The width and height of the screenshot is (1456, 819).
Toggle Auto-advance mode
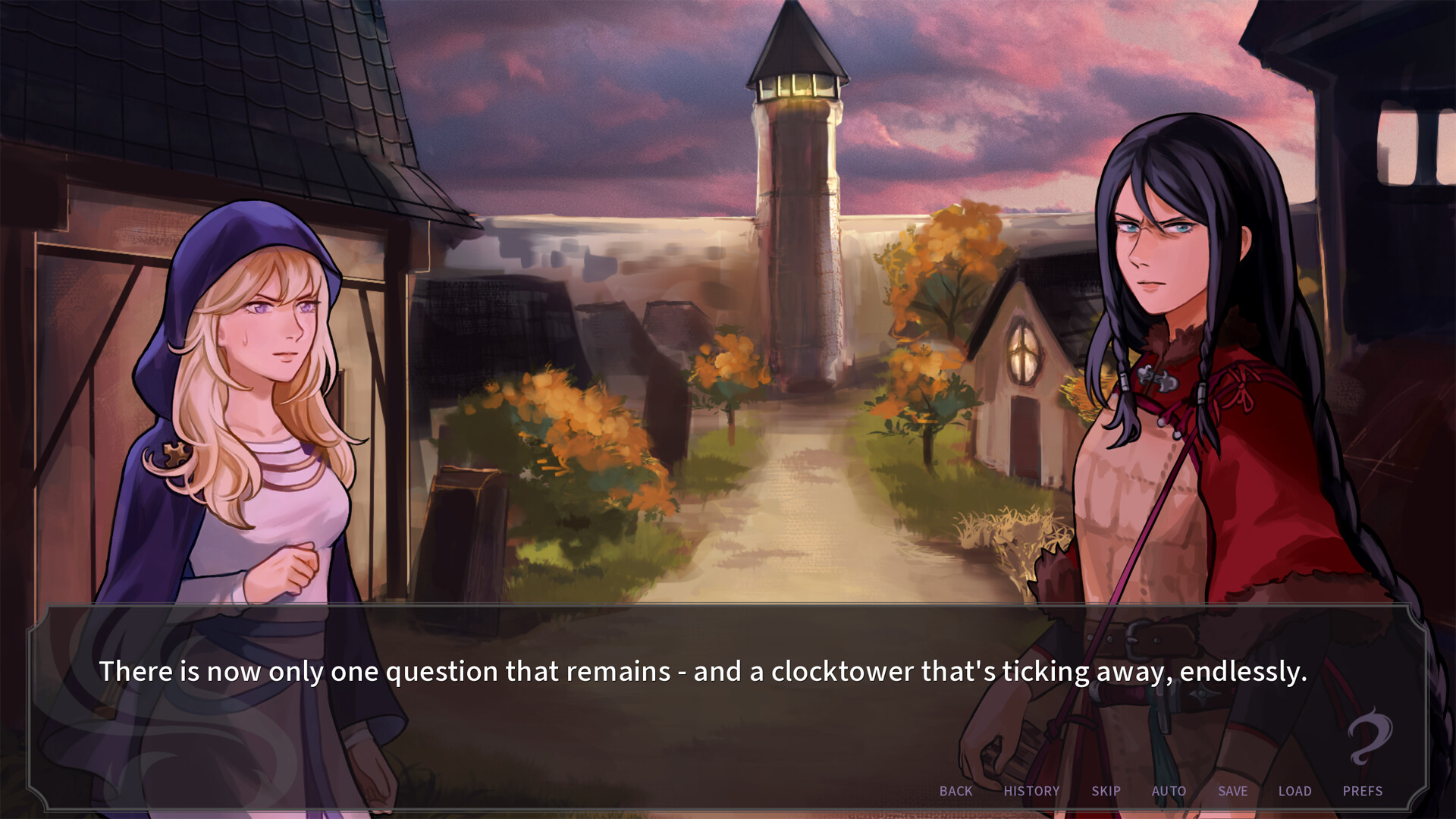[x=1169, y=791]
